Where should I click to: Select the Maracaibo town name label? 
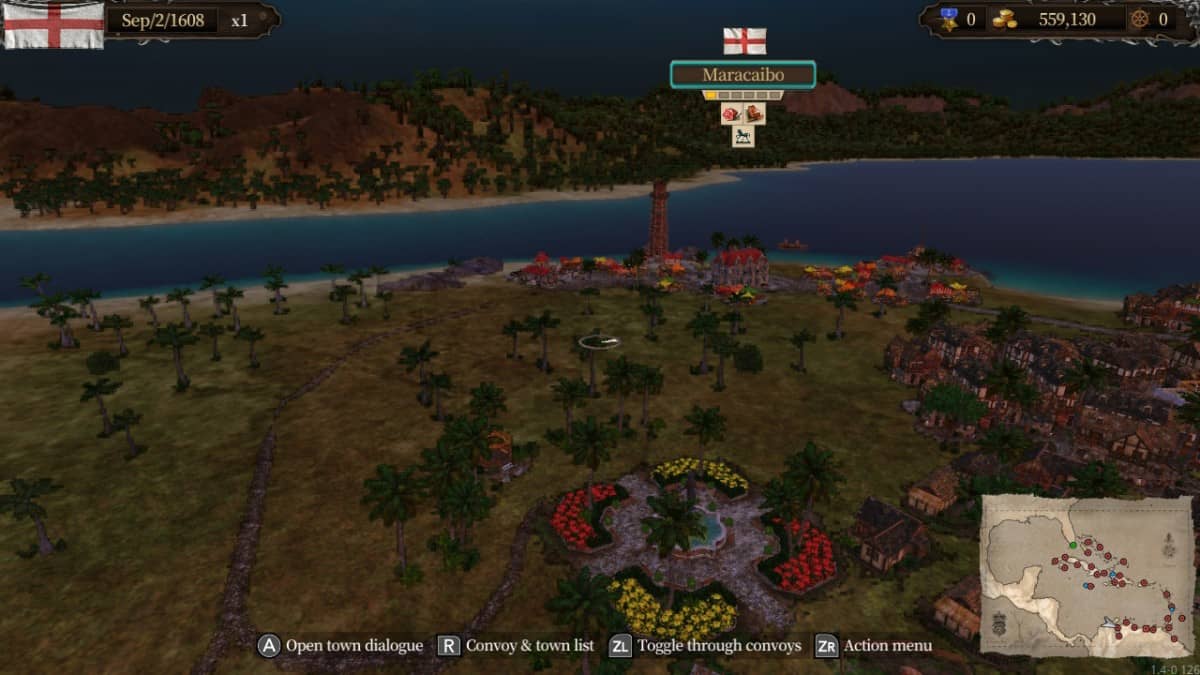(742, 75)
